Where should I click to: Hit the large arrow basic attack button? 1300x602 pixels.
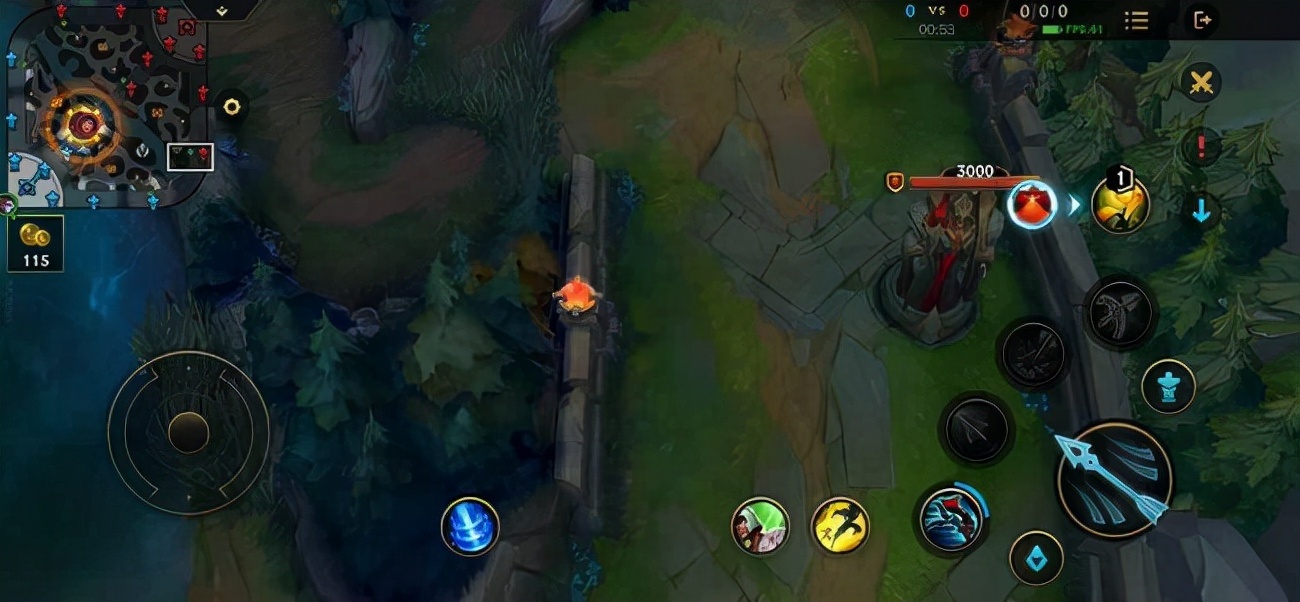click(1114, 479)
